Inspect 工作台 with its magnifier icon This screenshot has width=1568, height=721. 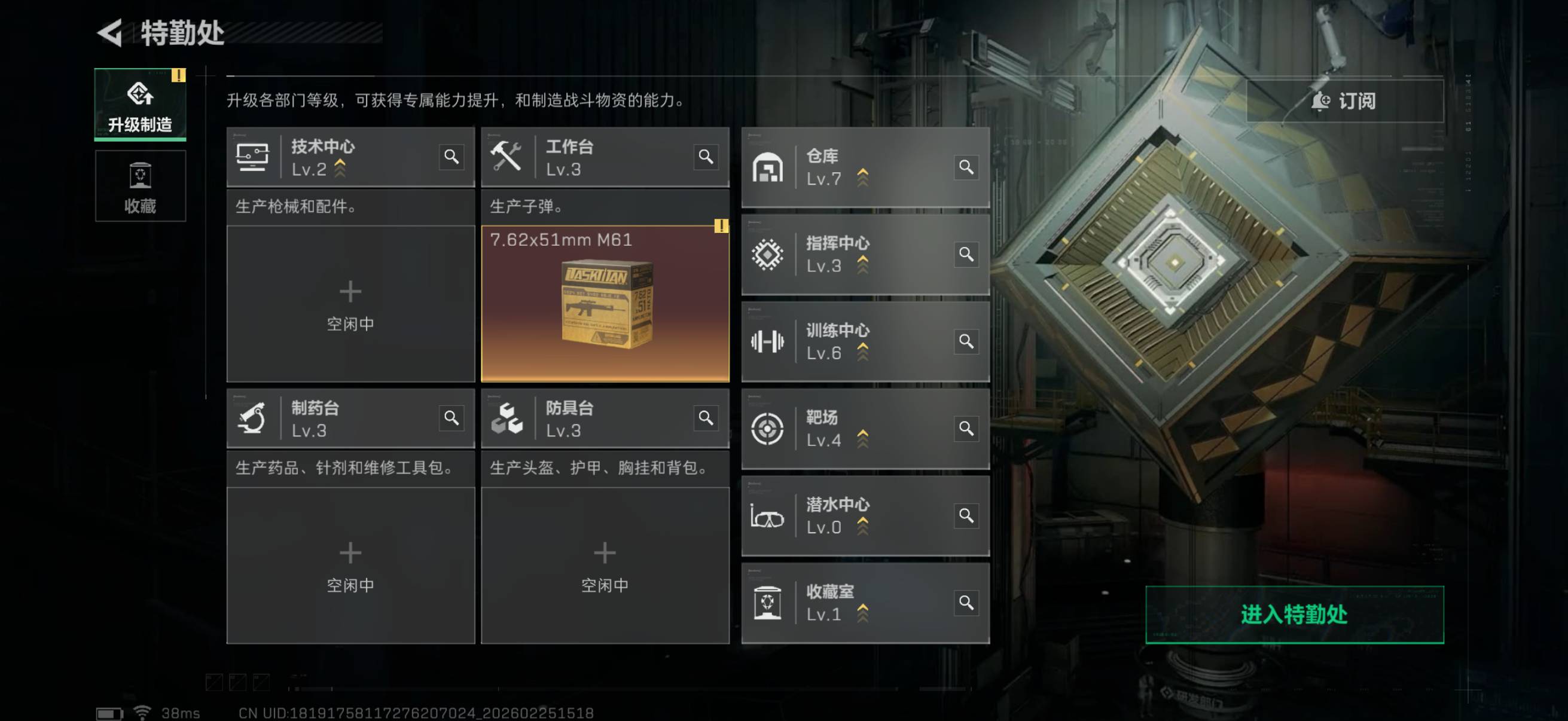coord(706,157)
